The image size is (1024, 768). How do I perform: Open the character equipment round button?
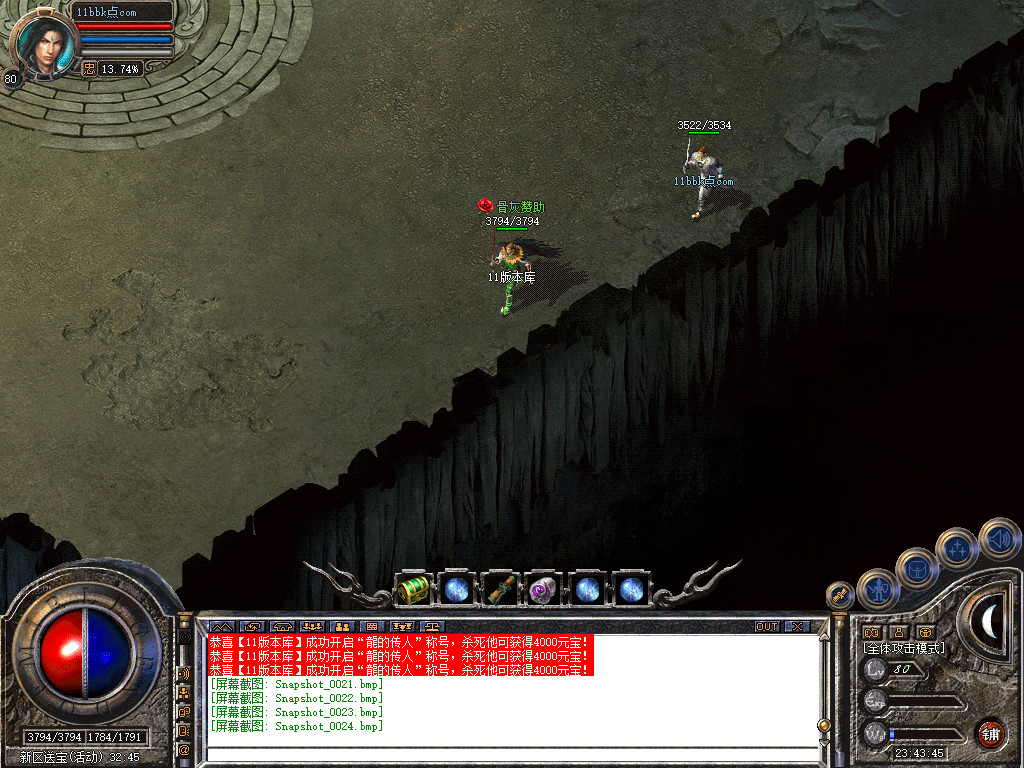(x=878, y=589)
